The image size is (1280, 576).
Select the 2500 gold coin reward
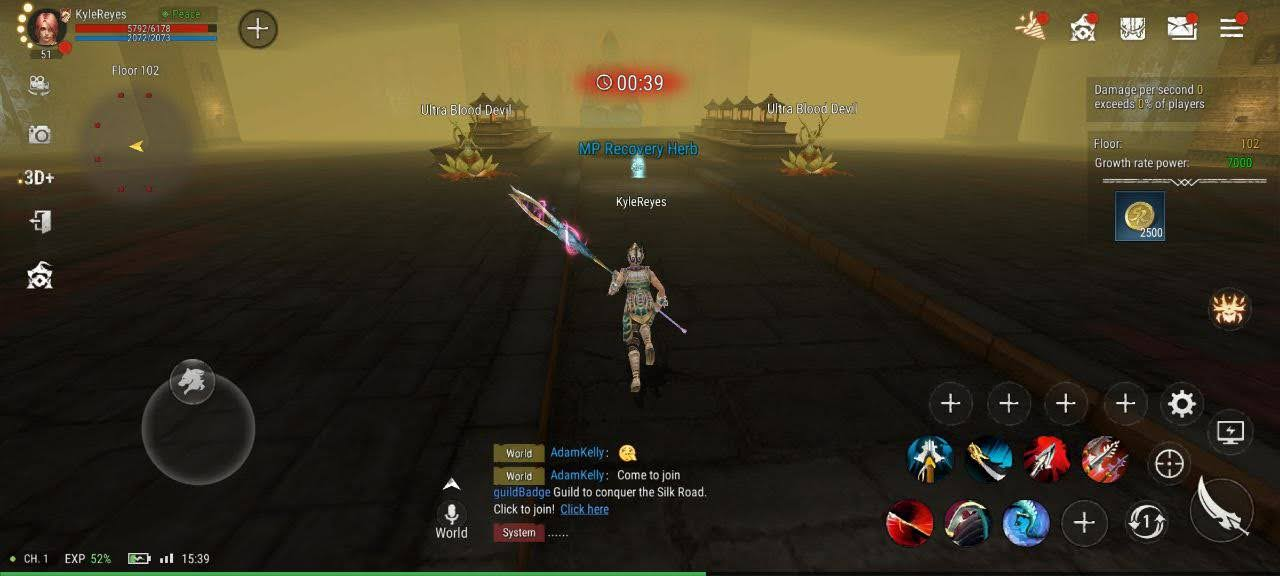pyautogui.click(x=1140, y=216)
